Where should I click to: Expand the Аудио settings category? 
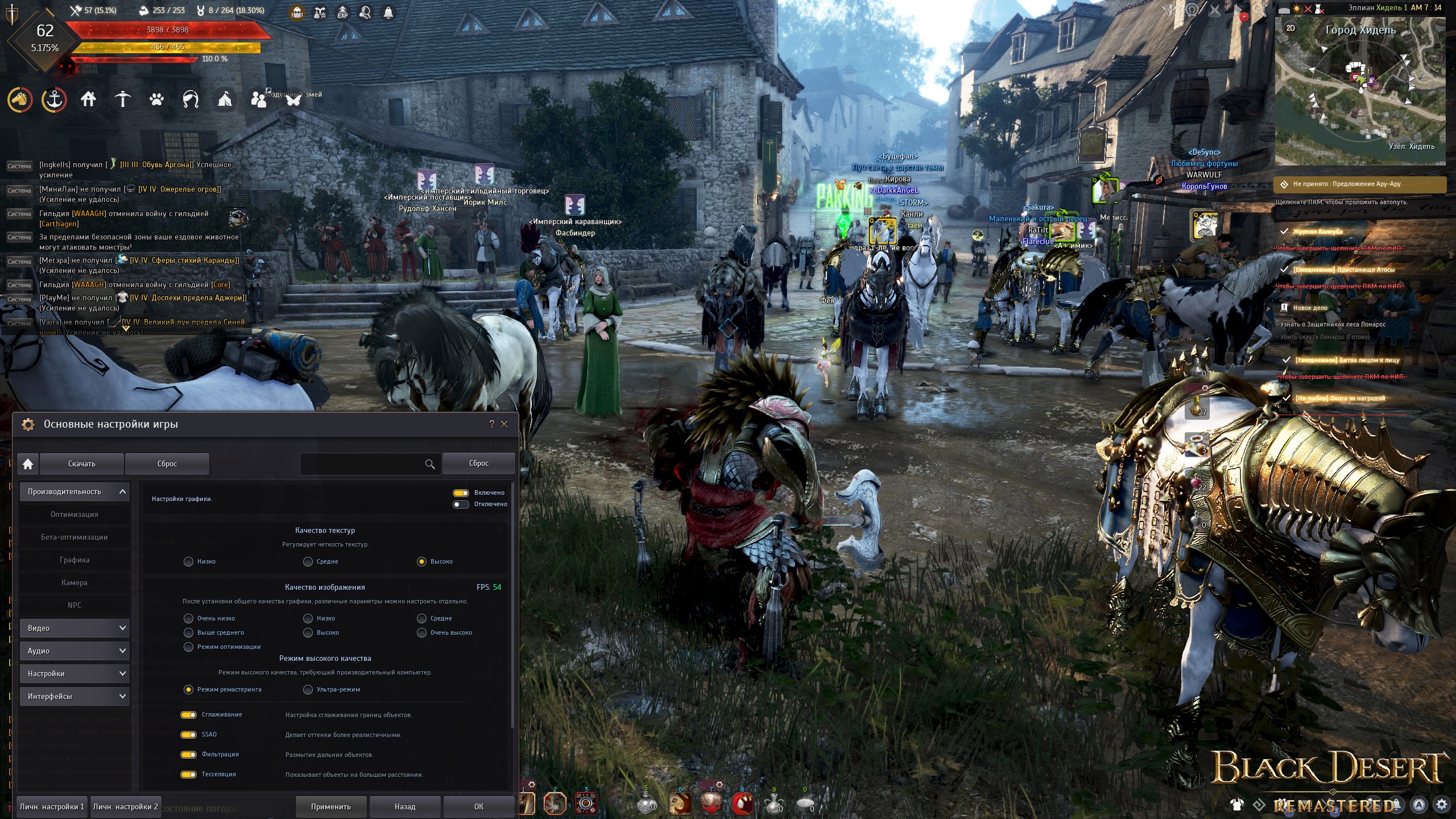[75, 651]
